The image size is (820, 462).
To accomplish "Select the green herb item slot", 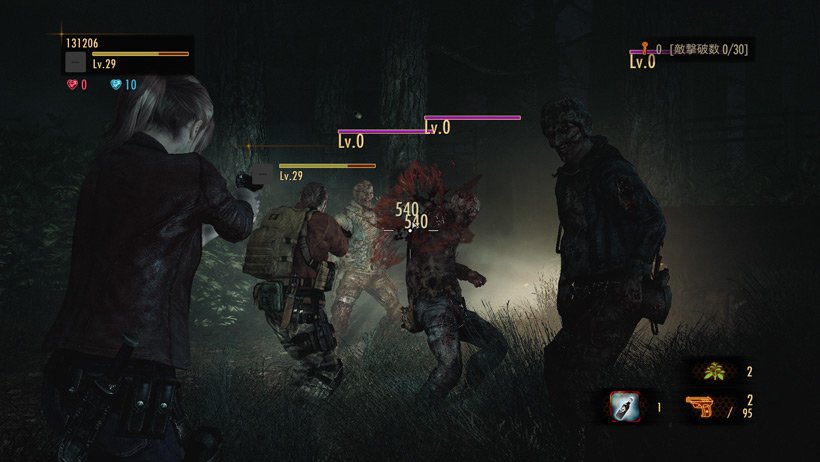I will pyautogui.click(x=714, y=373).
